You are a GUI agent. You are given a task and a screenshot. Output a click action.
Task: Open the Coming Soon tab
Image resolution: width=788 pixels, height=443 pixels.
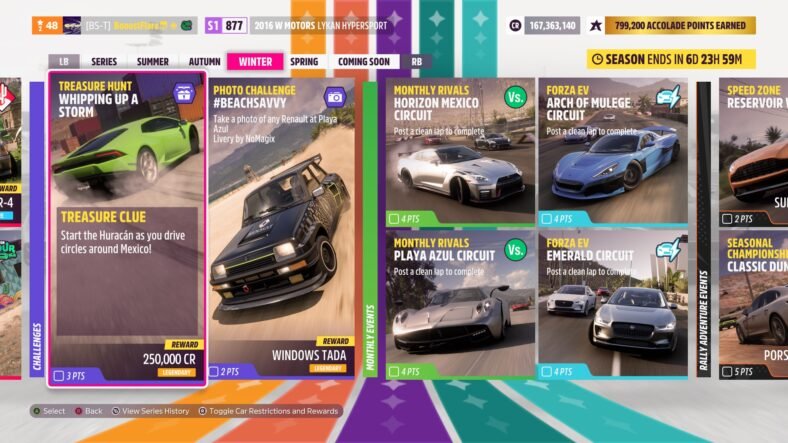click(365, 62)
